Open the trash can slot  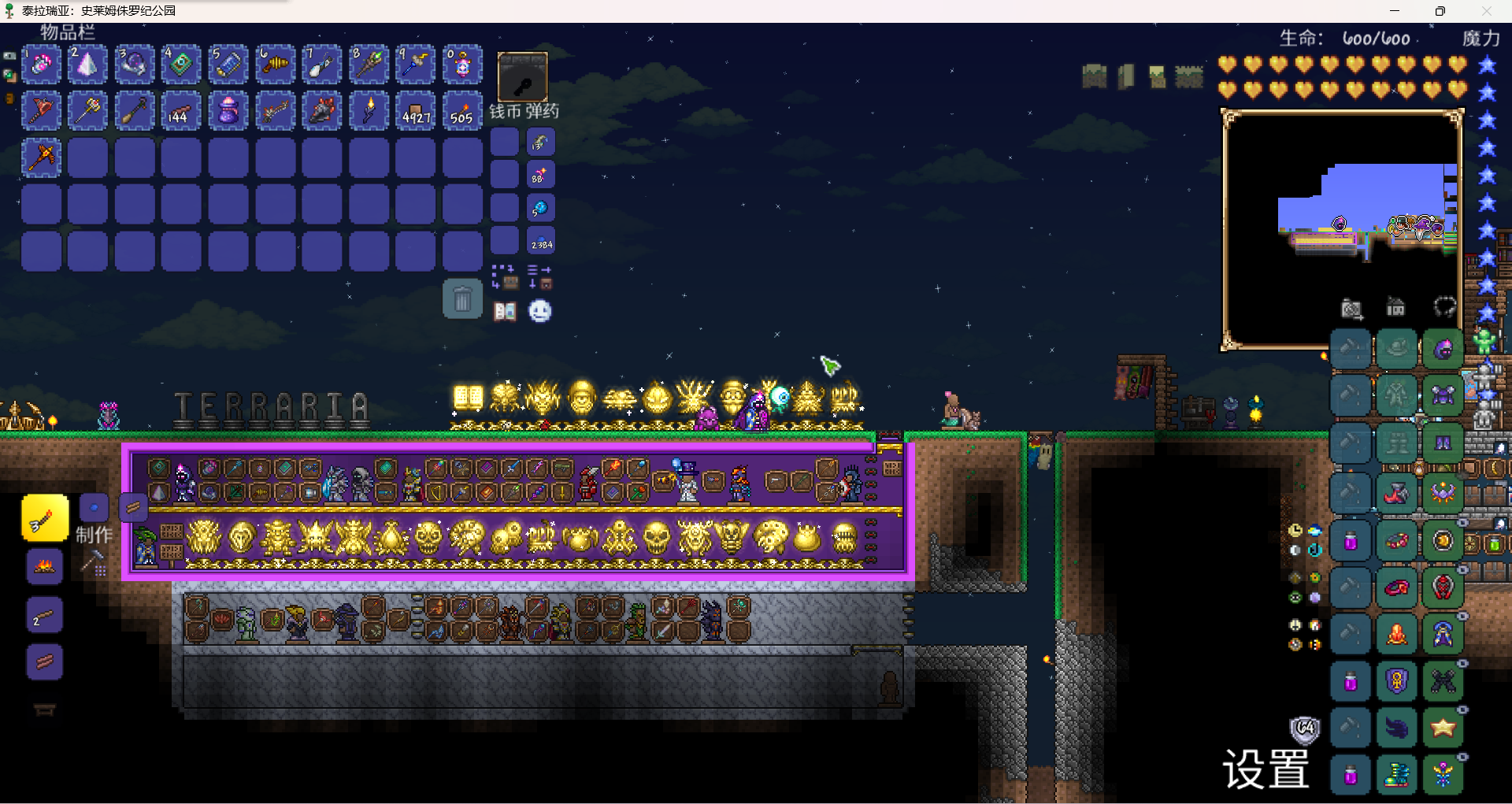point(462,299)
